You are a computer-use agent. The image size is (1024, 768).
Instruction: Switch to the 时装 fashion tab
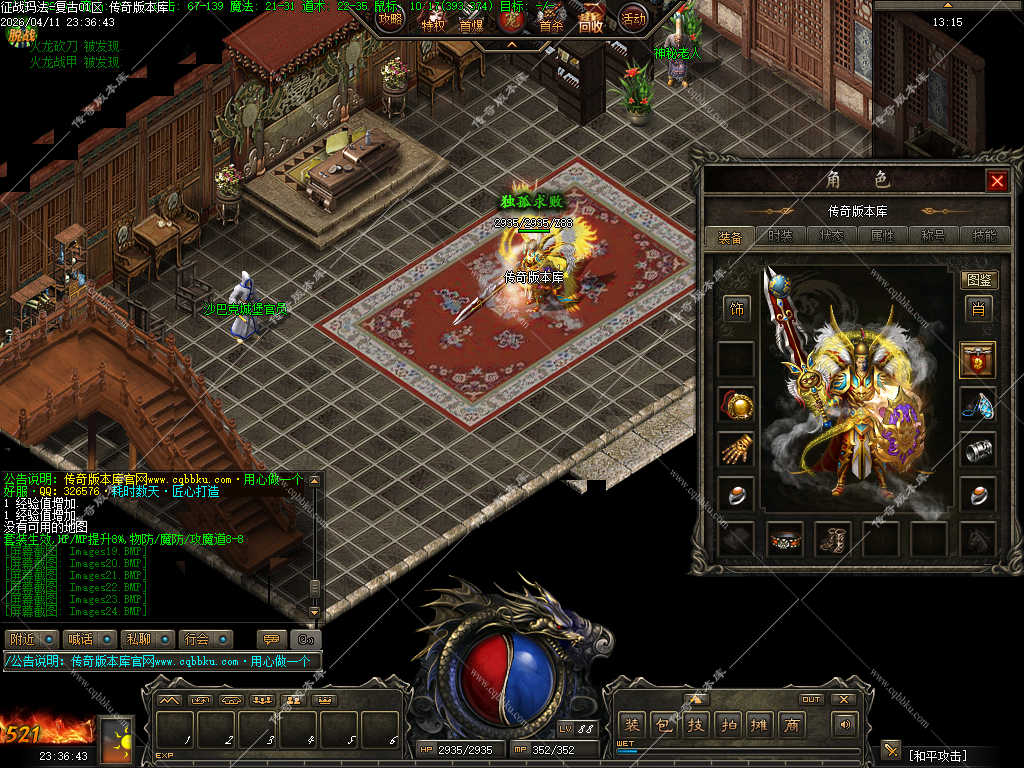pos(781,237)
